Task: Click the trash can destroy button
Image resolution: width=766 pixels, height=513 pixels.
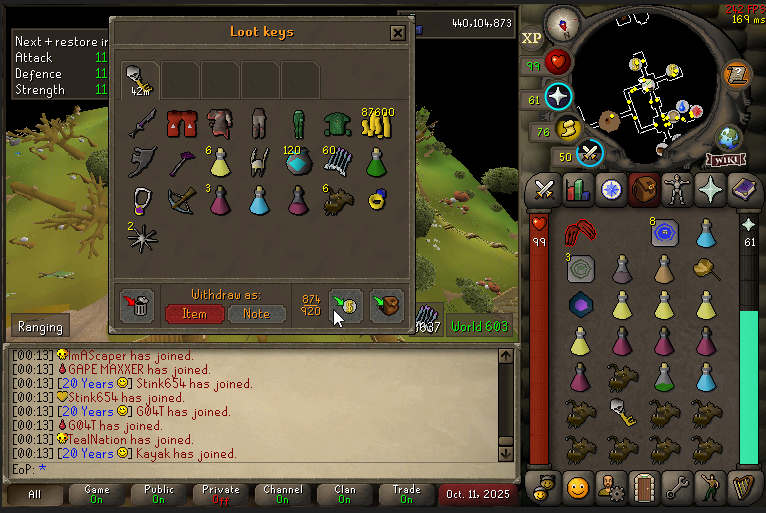Action: 137,305
